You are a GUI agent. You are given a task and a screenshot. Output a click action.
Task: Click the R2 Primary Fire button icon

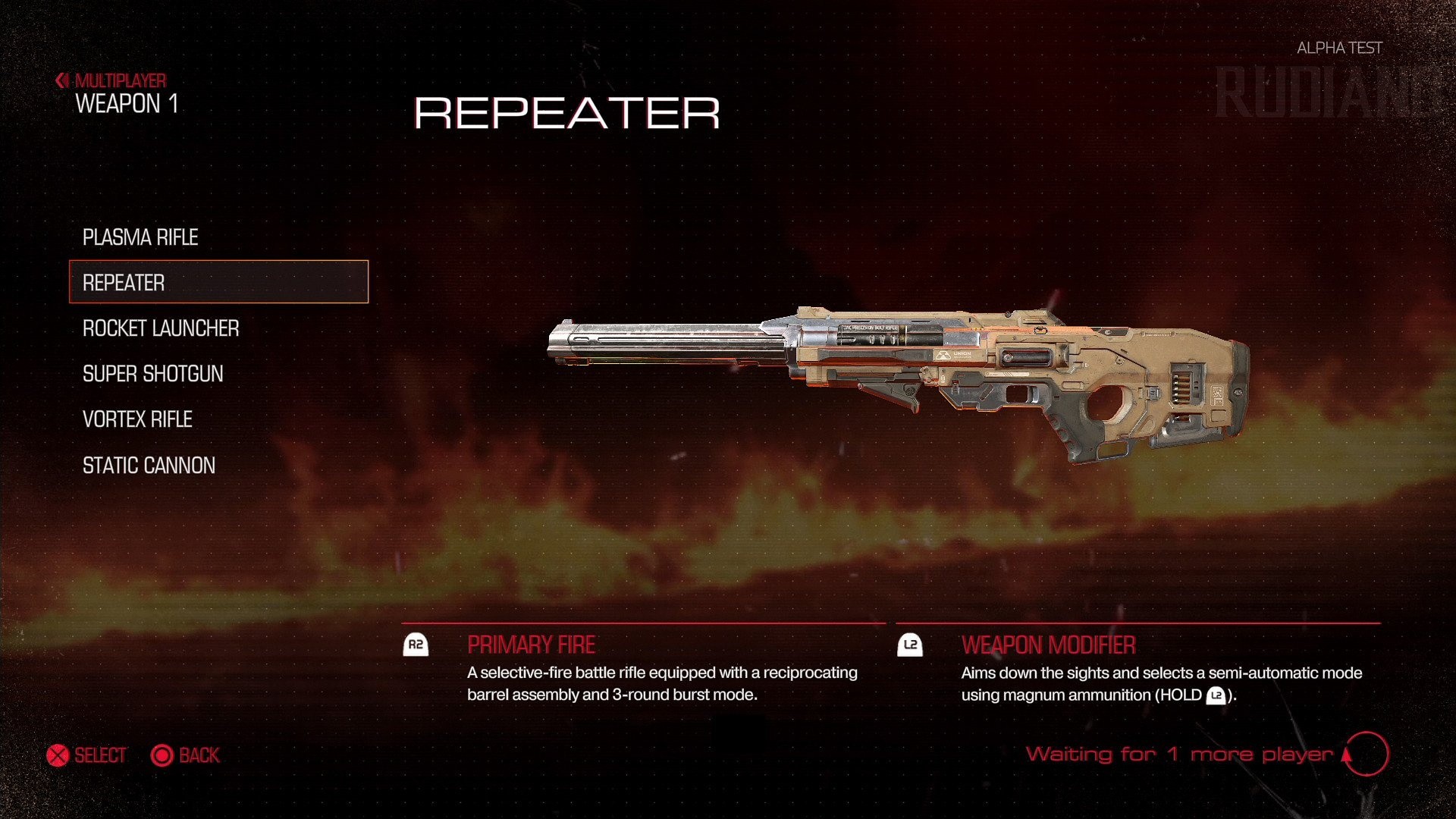(x=416, y=645)
